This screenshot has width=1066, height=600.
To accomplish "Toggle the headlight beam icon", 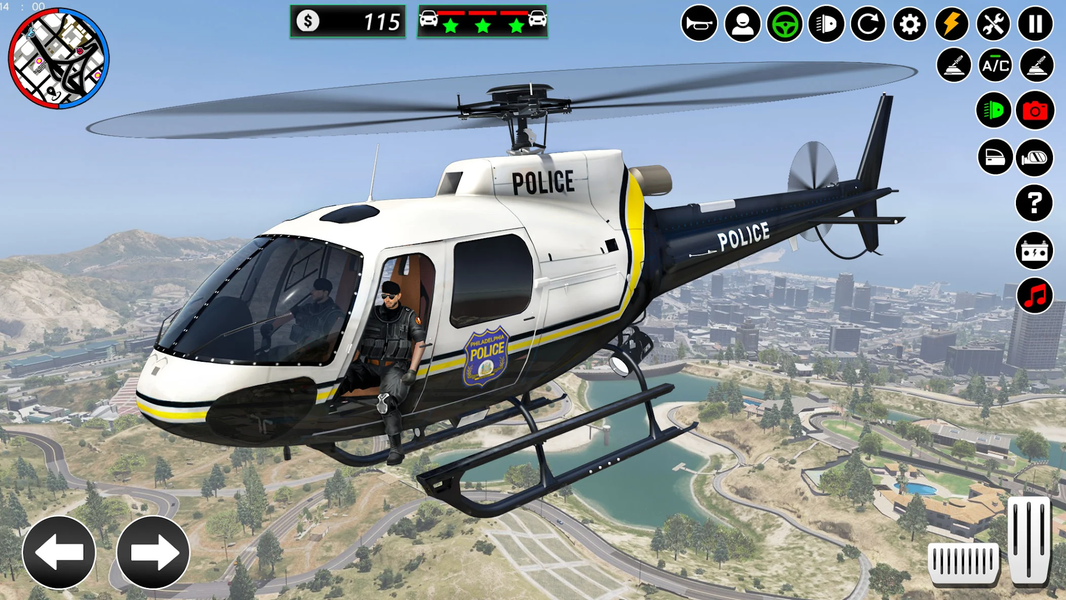I will (x=826, y=23).
